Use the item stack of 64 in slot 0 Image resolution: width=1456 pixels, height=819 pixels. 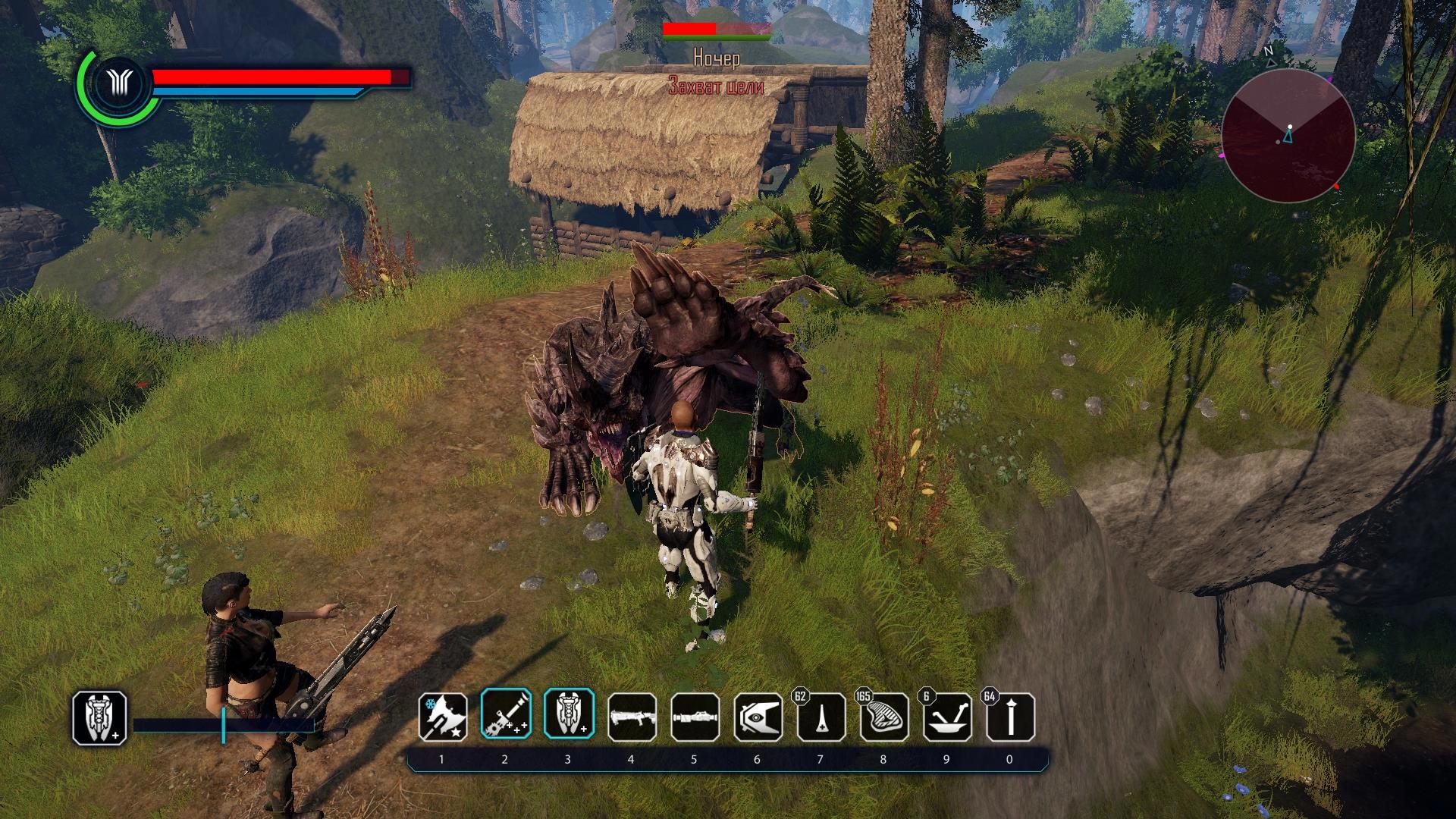1010,717
